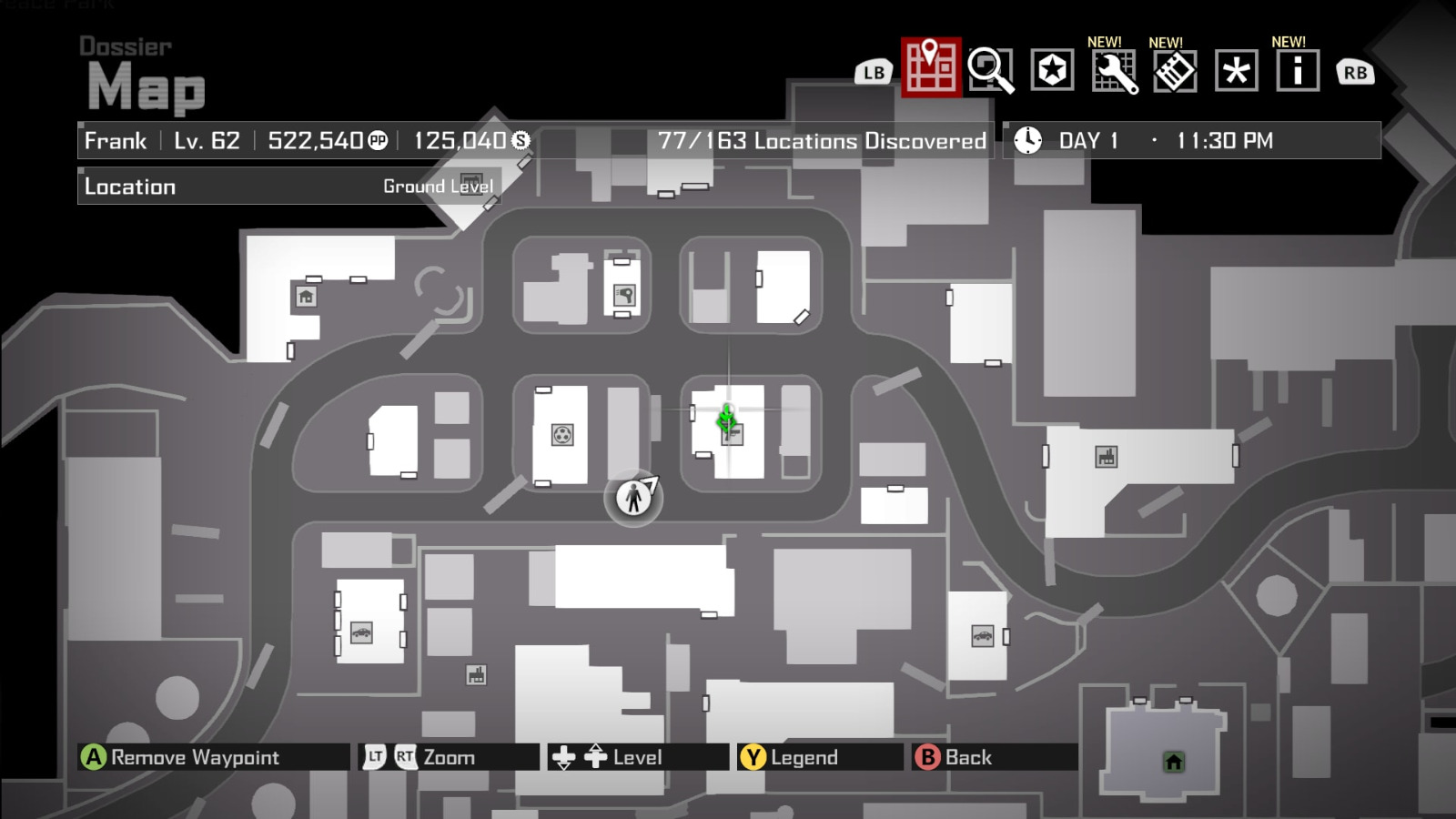Click A to Remove Waypoint
The width and height of the screenshot is (1456, 819).
coord(92,756)
